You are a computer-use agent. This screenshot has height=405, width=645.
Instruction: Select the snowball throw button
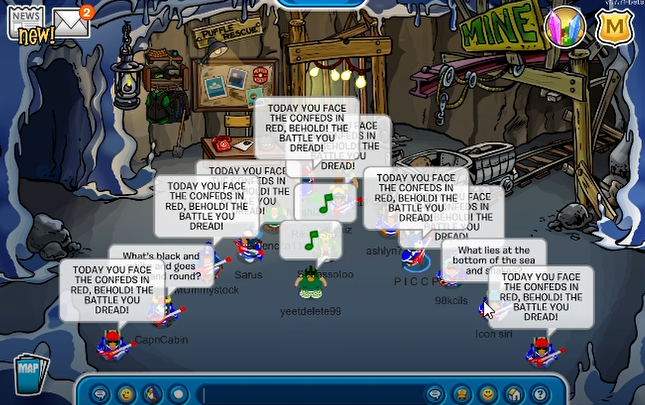point(178,392)
